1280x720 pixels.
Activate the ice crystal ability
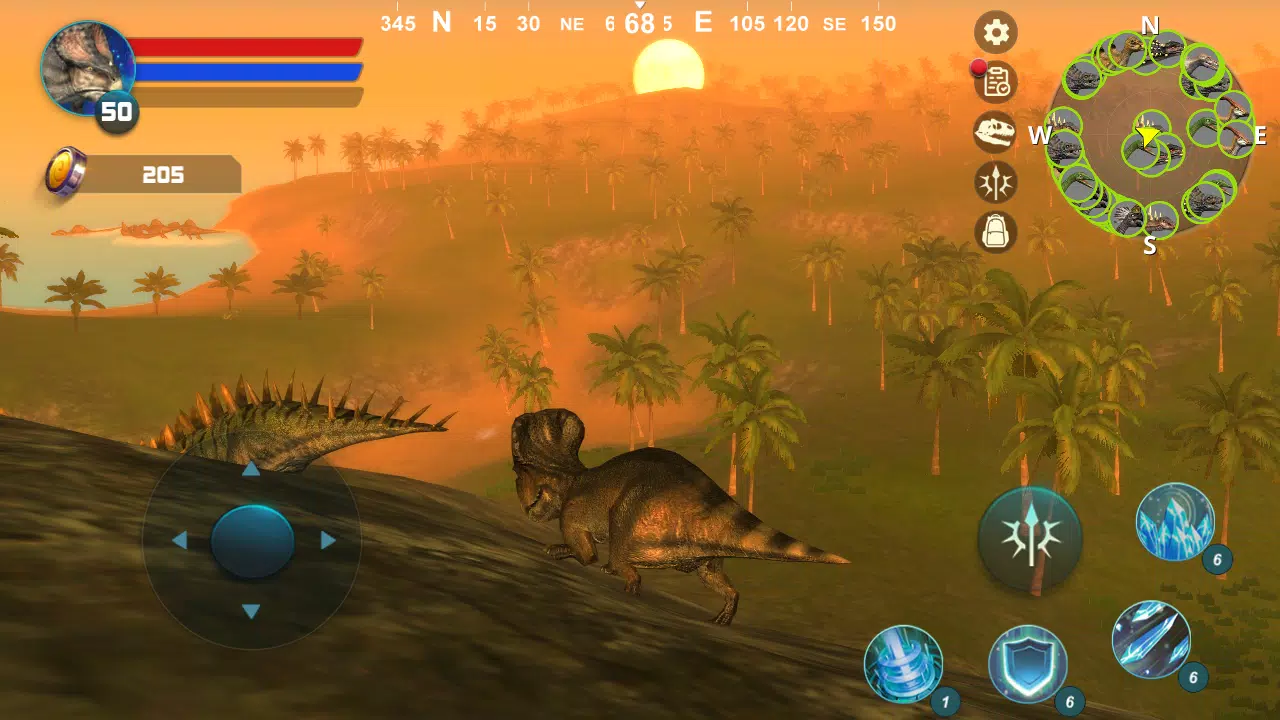1173,522
